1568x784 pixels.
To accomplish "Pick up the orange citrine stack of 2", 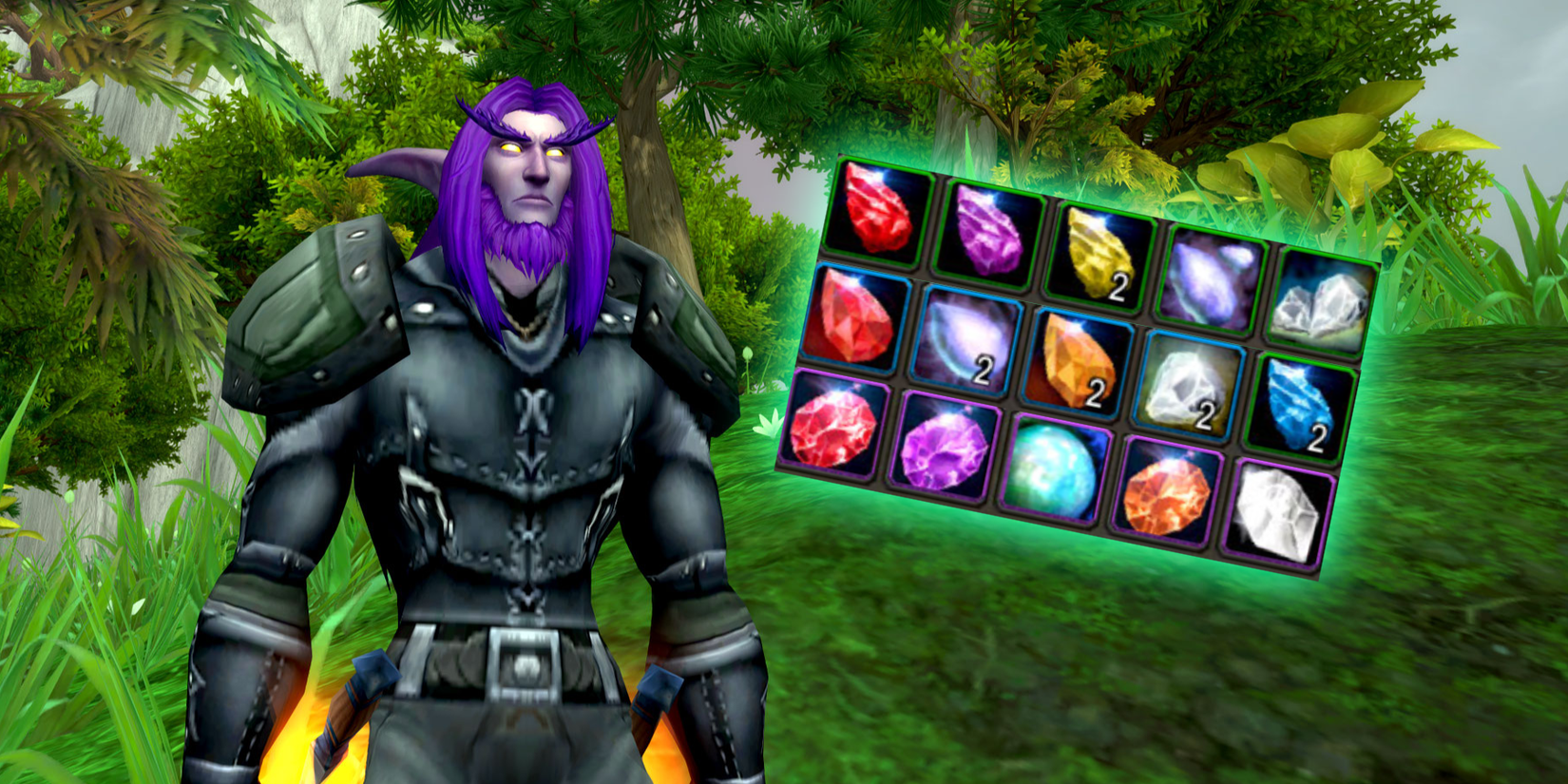I will (x=1079, y=361).
